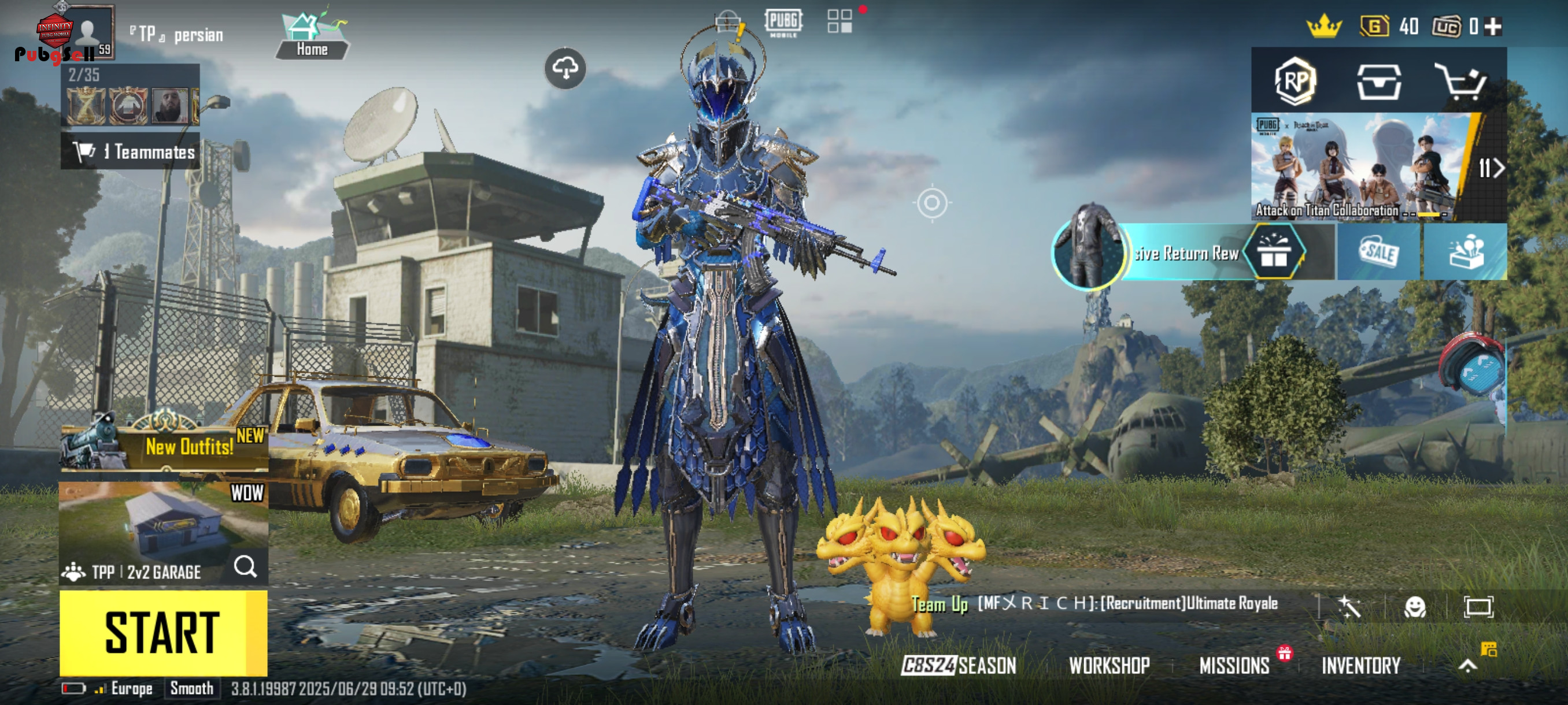Viewport: 1568px width, 705px height.
Task: Open the C8S24 Season page
Action: 959,666
